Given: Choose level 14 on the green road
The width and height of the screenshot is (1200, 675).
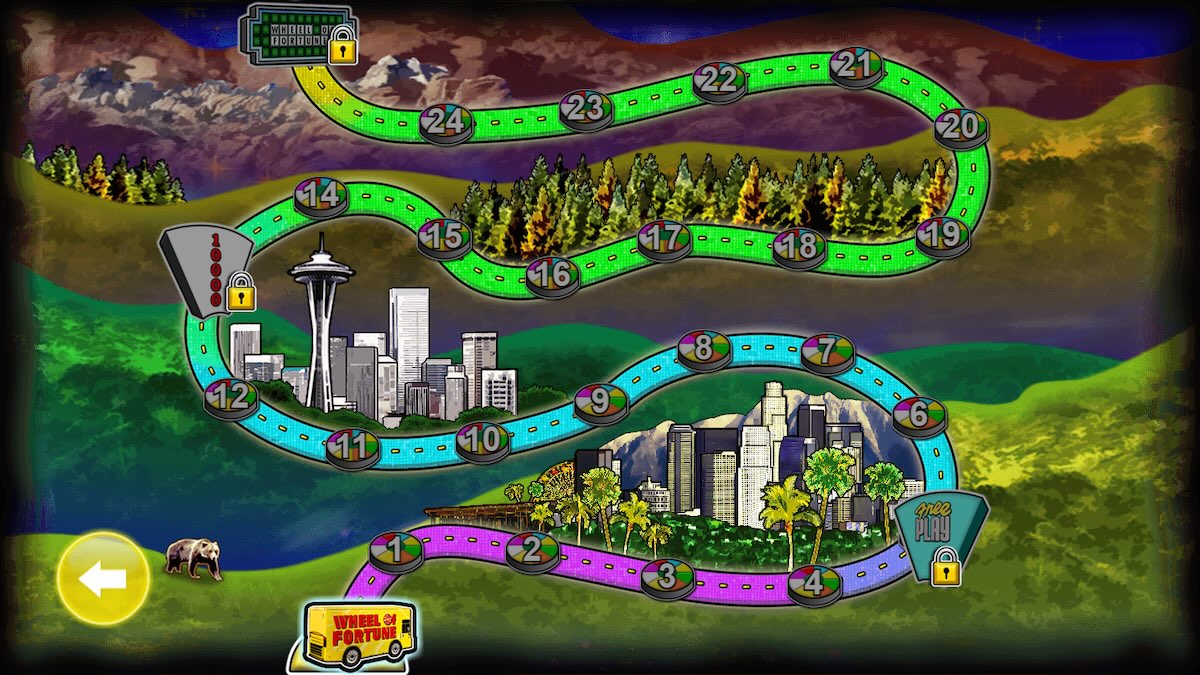Looking at the screenshot, I should coord(321,195).
